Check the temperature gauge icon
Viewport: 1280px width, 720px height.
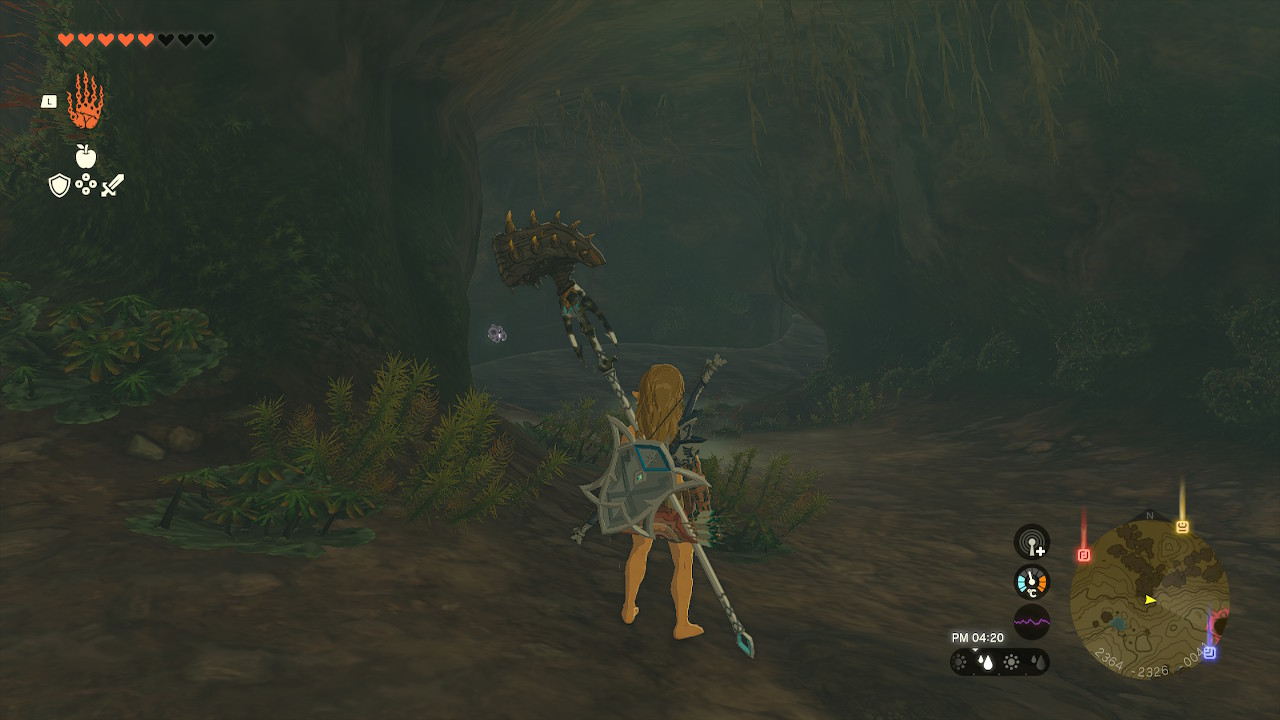[x=1032, y=582]
